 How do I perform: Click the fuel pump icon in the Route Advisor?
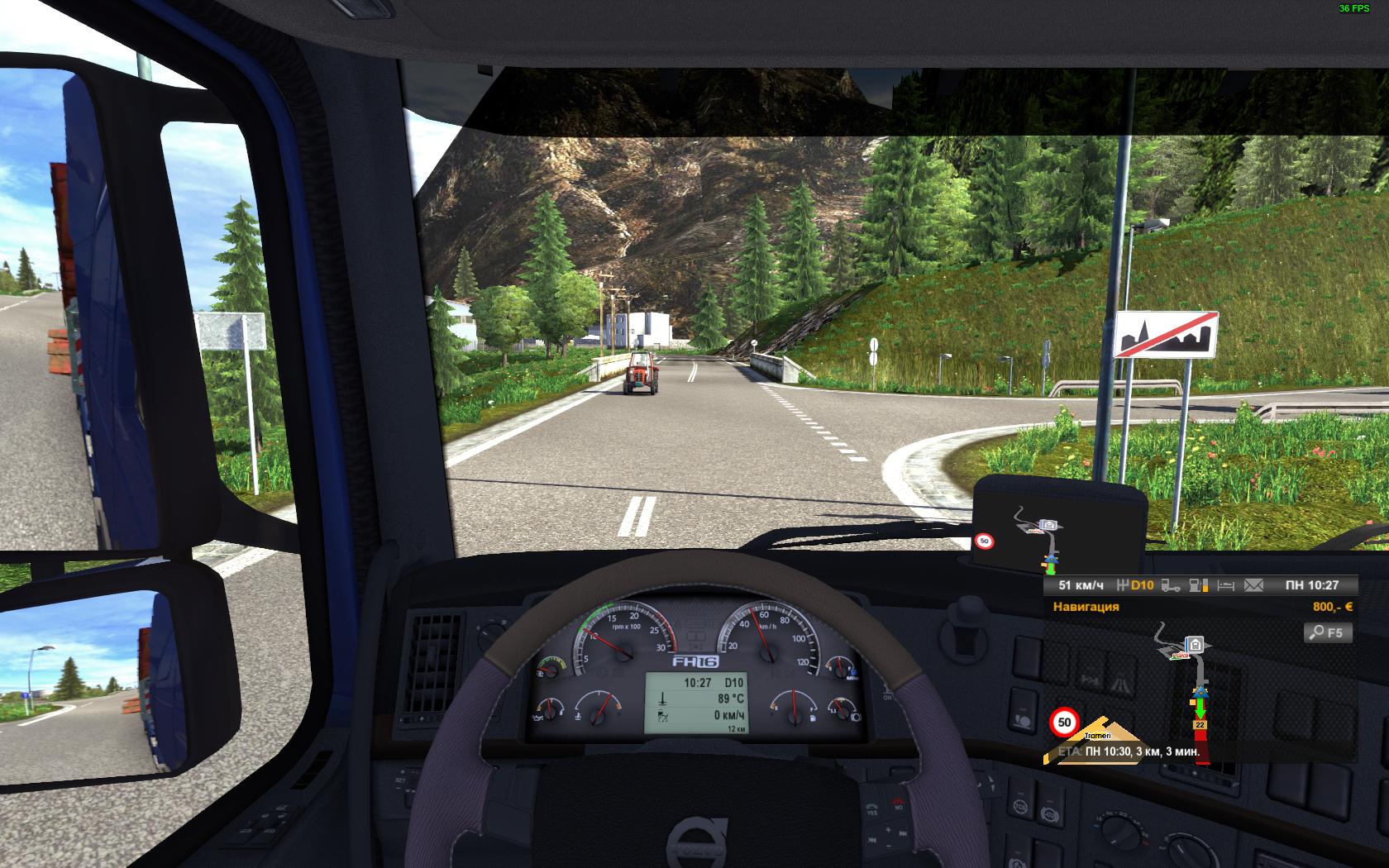(x=1198, y=587)
